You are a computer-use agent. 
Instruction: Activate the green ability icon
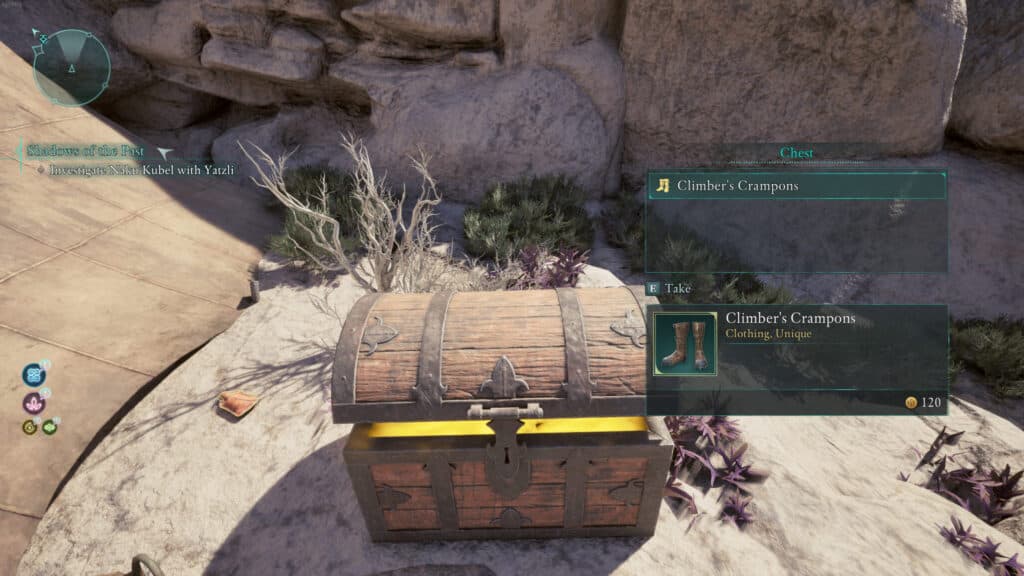click(x=49, y=427)
